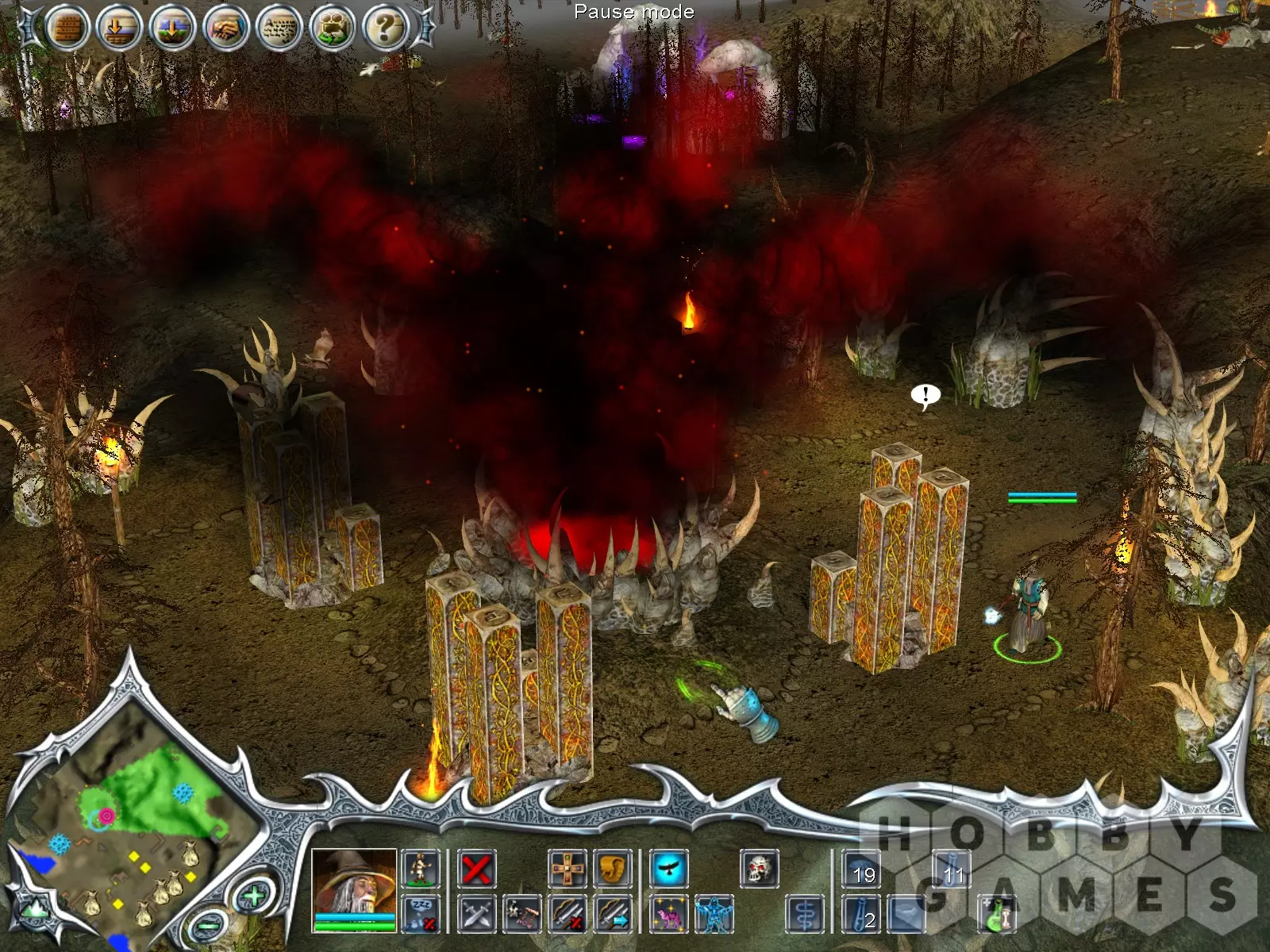Click the green potion with hourglass icon
Image resolution: width=1270 pixels, height=952 pixels.
[997, 914]
